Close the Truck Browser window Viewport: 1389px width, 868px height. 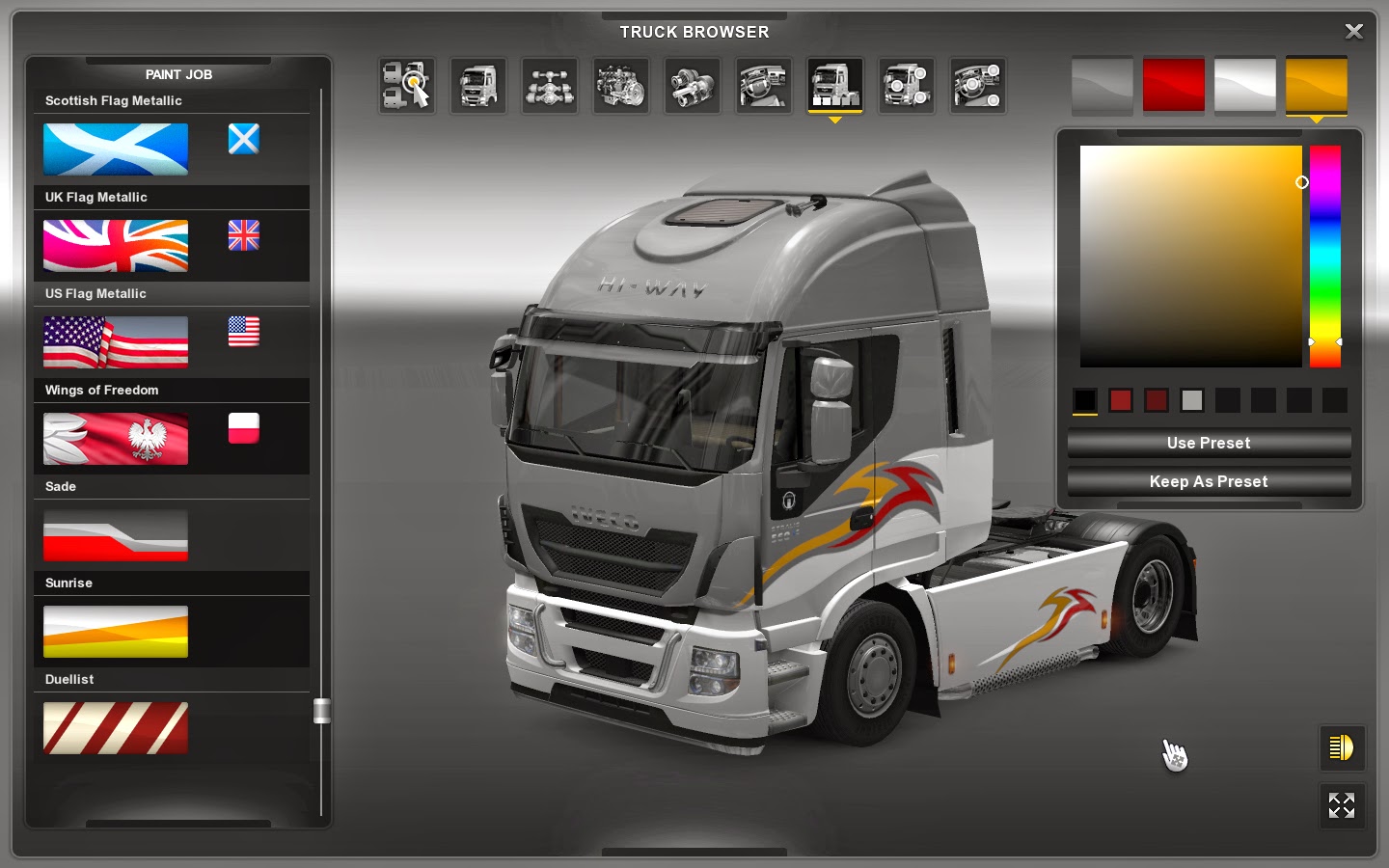[1354, 31]
